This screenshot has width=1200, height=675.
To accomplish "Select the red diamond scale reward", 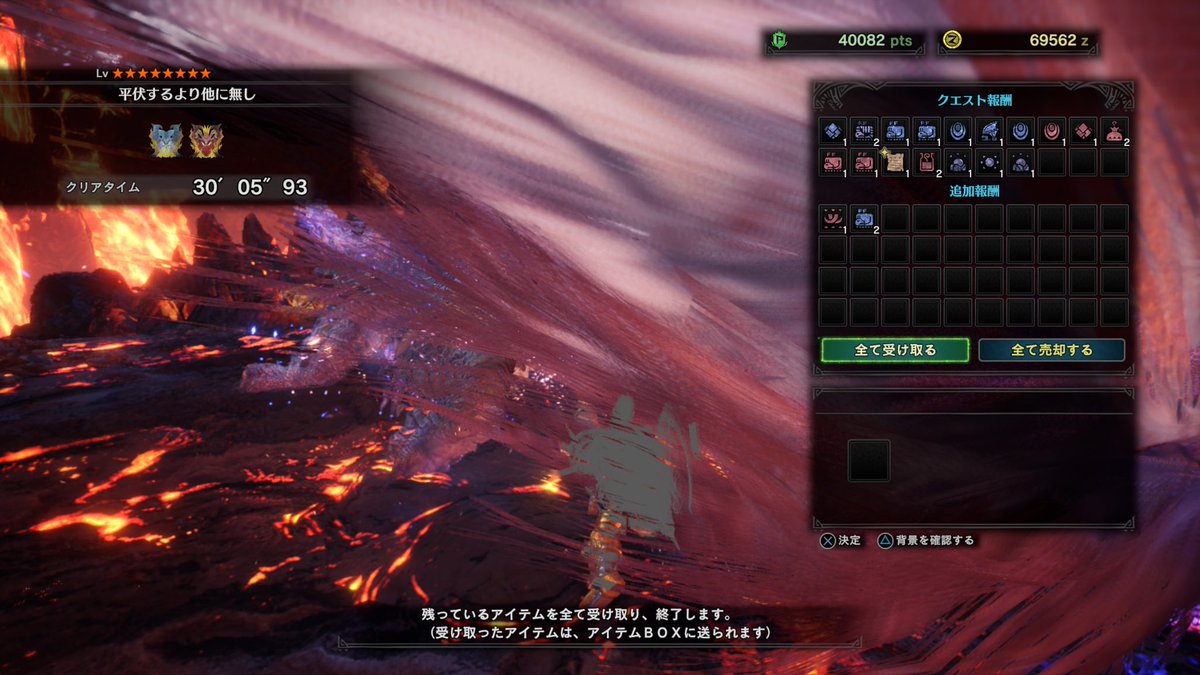I will pos(1083,131).
